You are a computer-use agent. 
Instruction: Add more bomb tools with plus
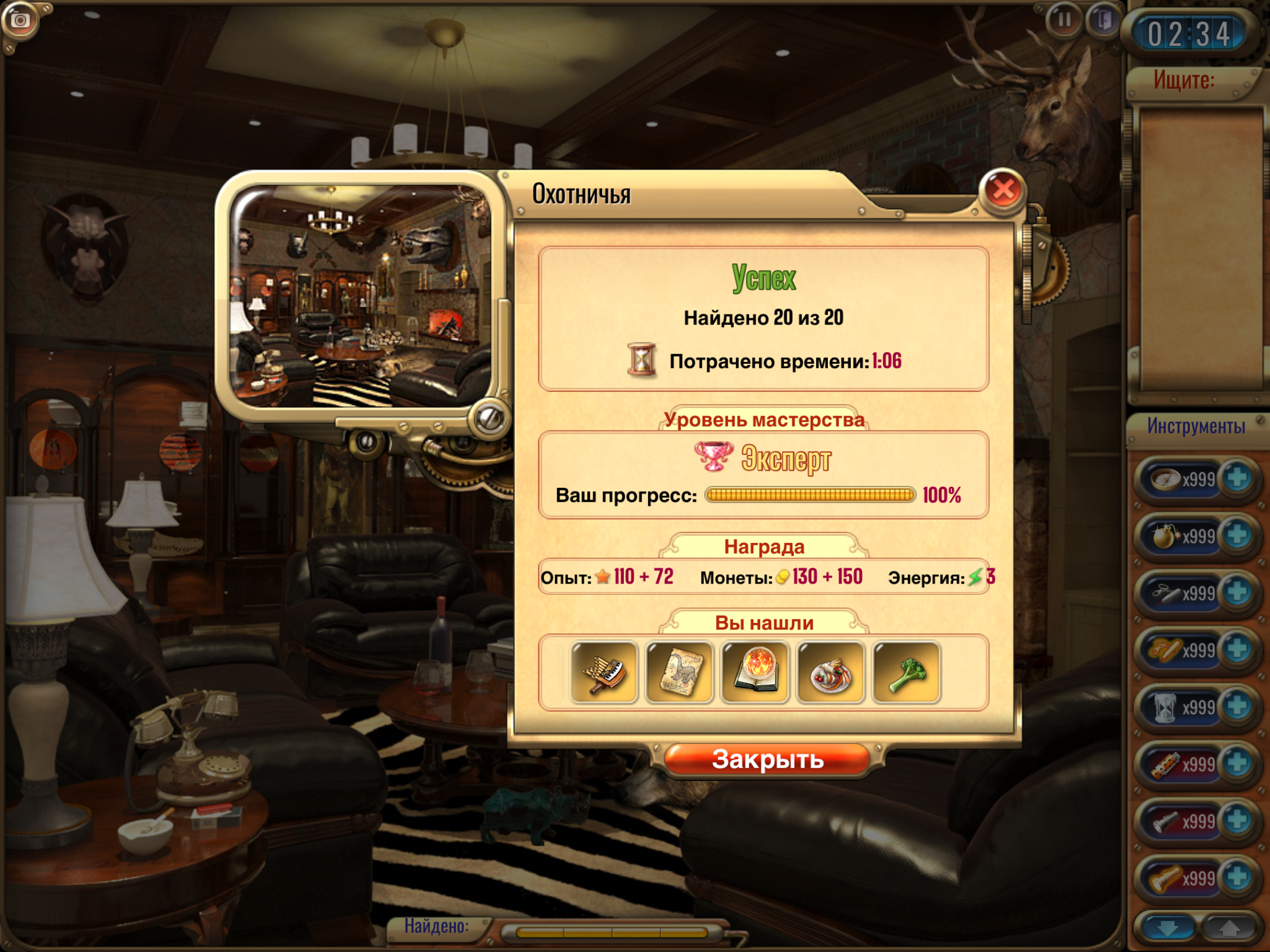tap(1237, 536)
